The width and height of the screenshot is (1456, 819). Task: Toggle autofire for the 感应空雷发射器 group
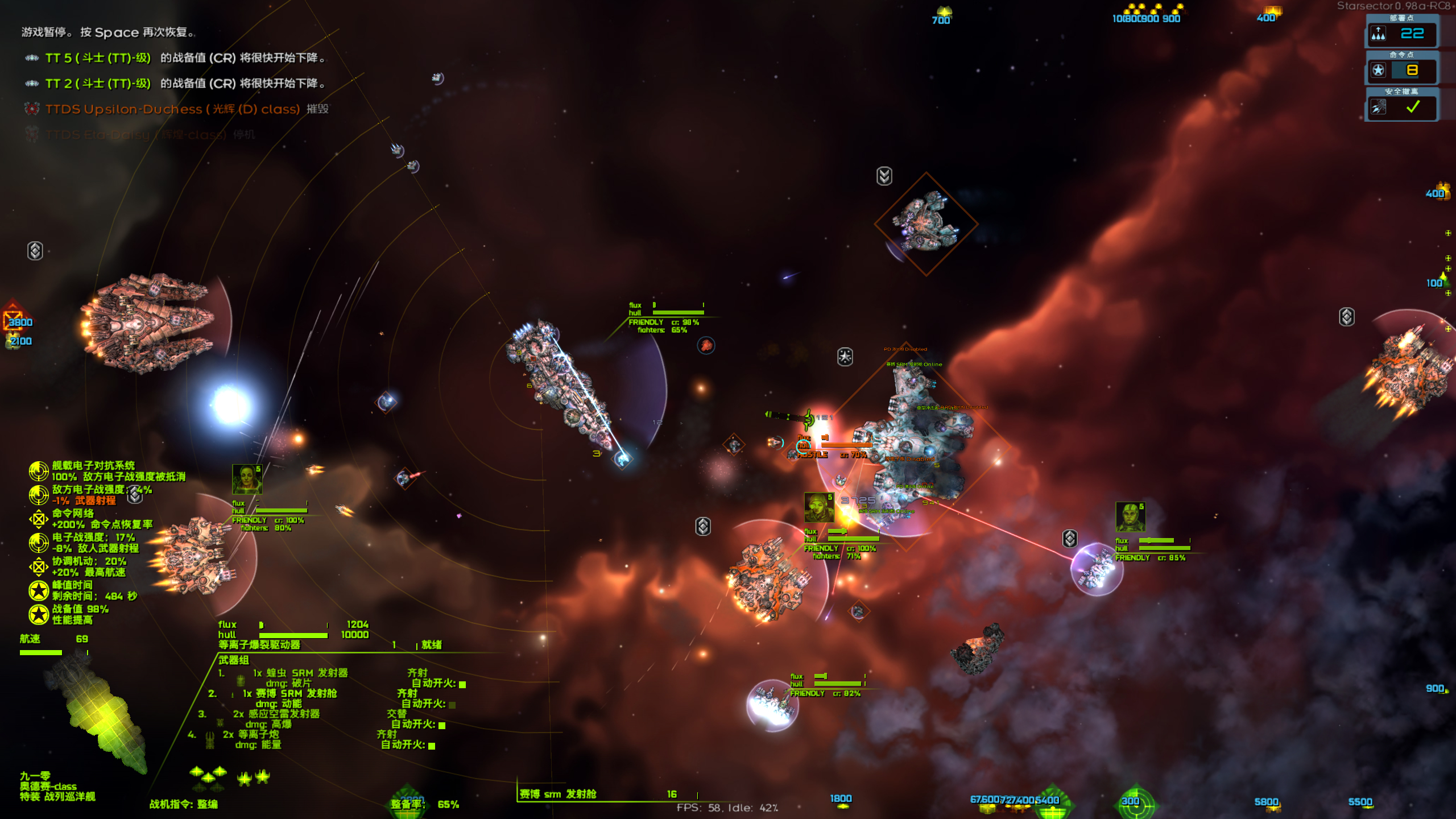[x=442, y=725]
